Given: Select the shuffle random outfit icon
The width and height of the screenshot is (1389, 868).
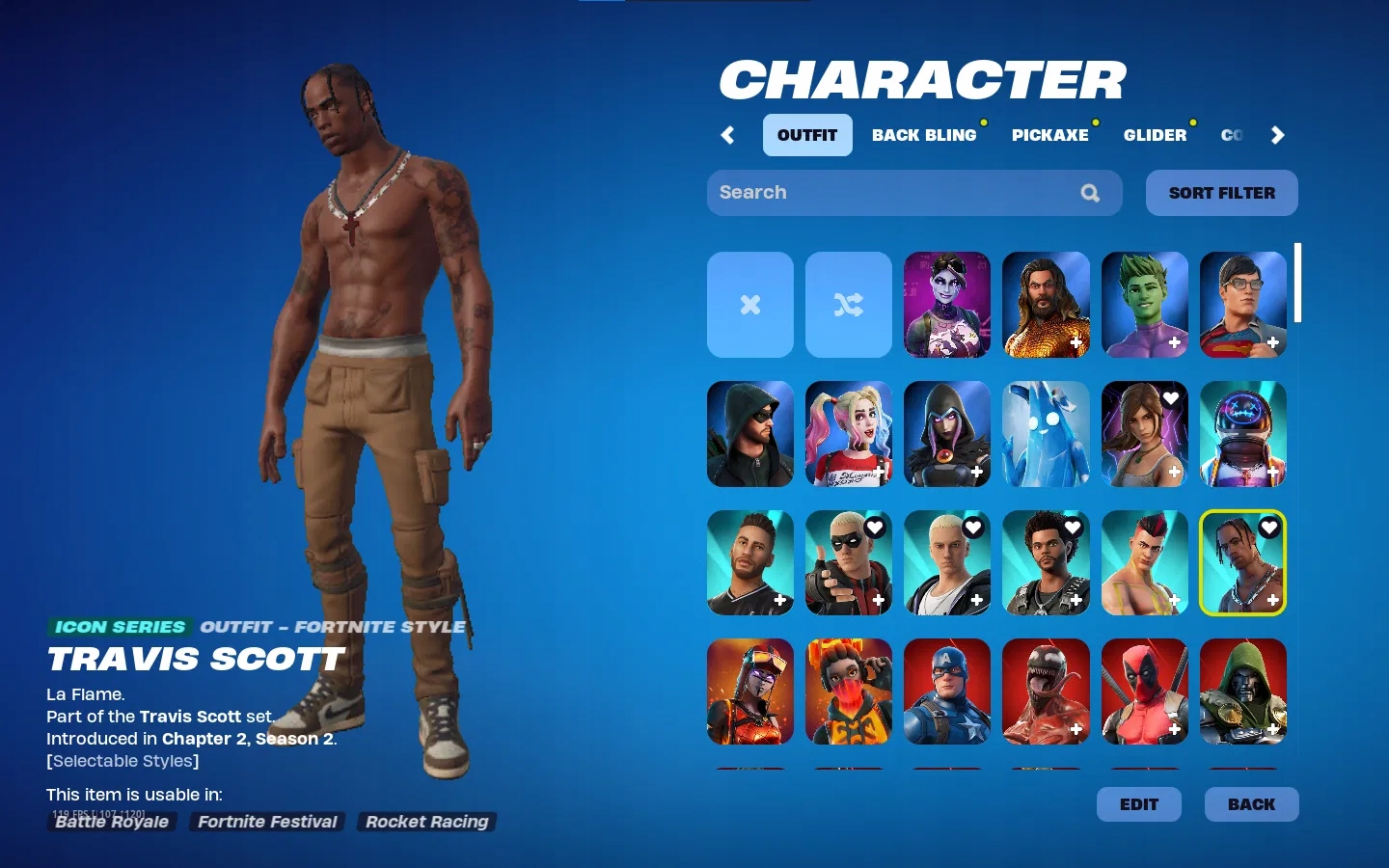Looking at the screenshot, I should tap(848, 304).
